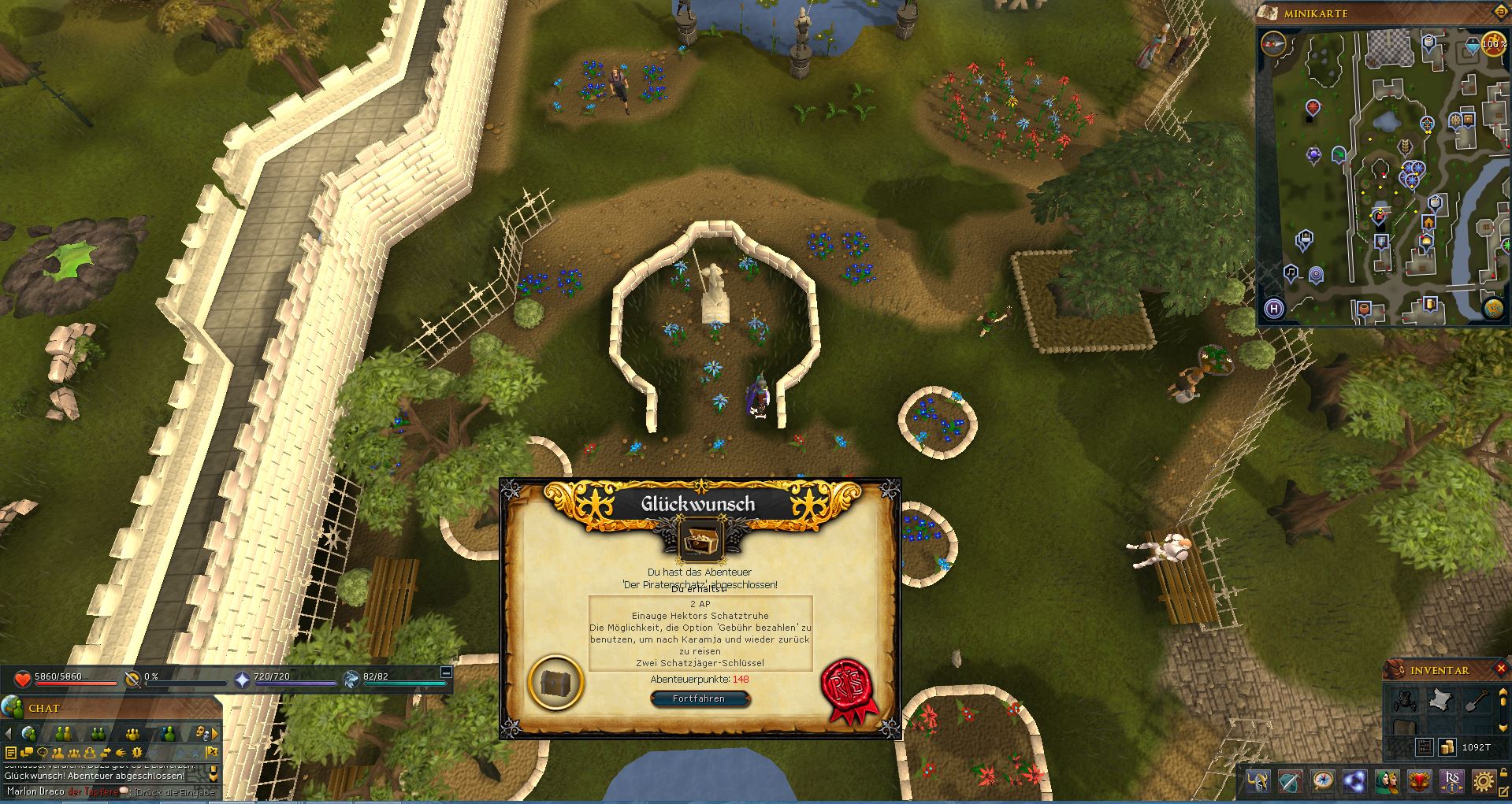This screenshot has height=804, width=1512.
Task: Click the home teleport H button
Action: tap(1274, 309)
